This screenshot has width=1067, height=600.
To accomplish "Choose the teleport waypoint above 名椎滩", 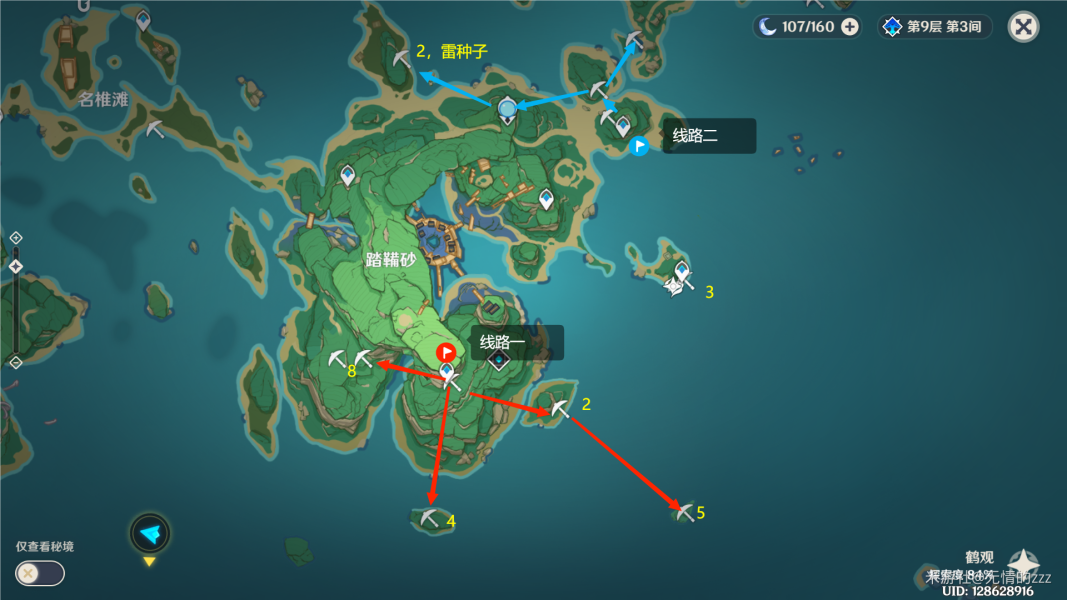I will pos(143,19).
